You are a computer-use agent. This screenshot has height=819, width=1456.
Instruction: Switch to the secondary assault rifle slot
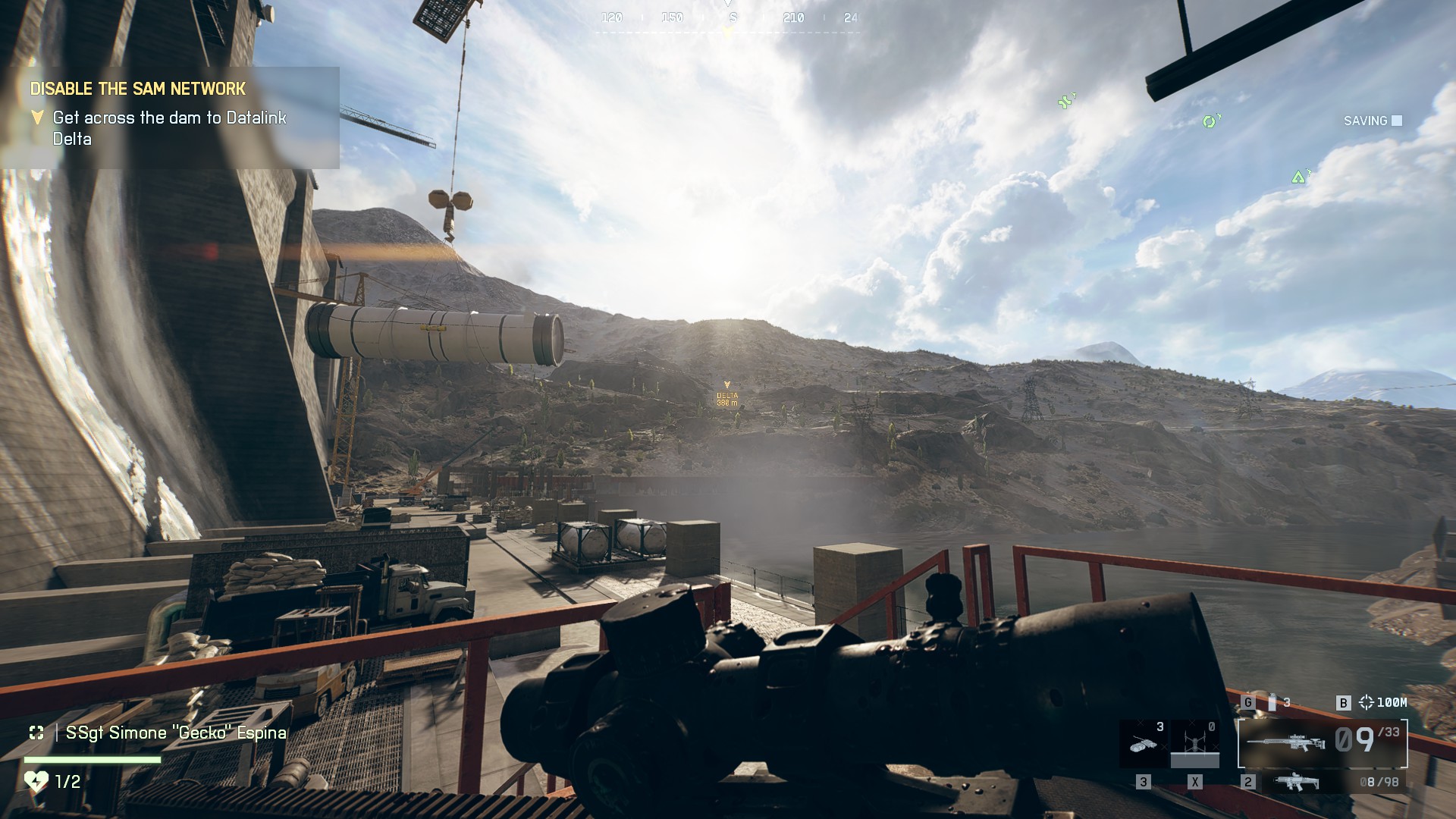pyautogui.click(x=1297, y=781)
